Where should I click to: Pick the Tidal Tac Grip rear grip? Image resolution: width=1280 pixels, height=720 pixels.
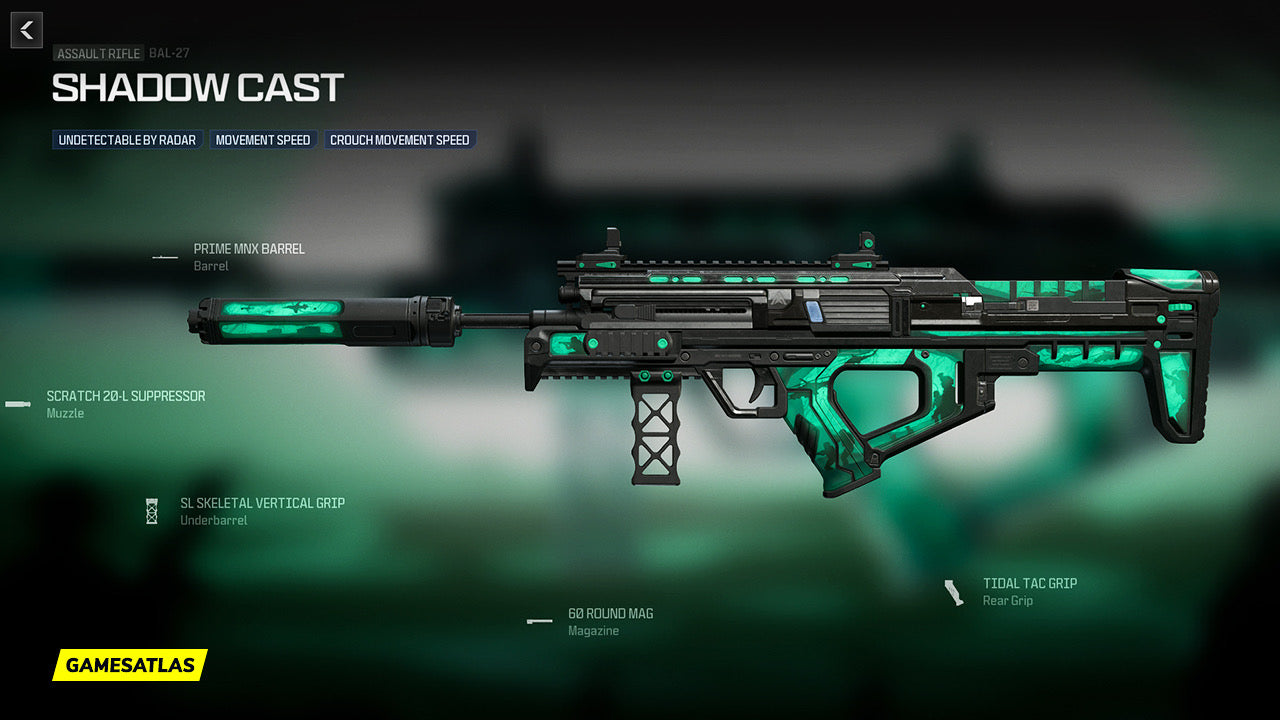(1029, 583)
